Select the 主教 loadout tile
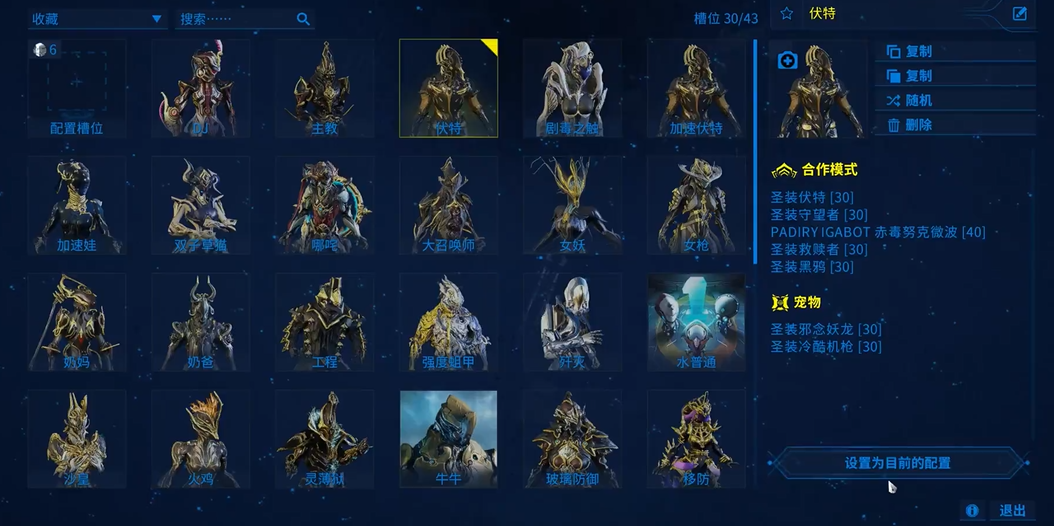The width and height of the screenshot is (1054, 526). (324, 88)
